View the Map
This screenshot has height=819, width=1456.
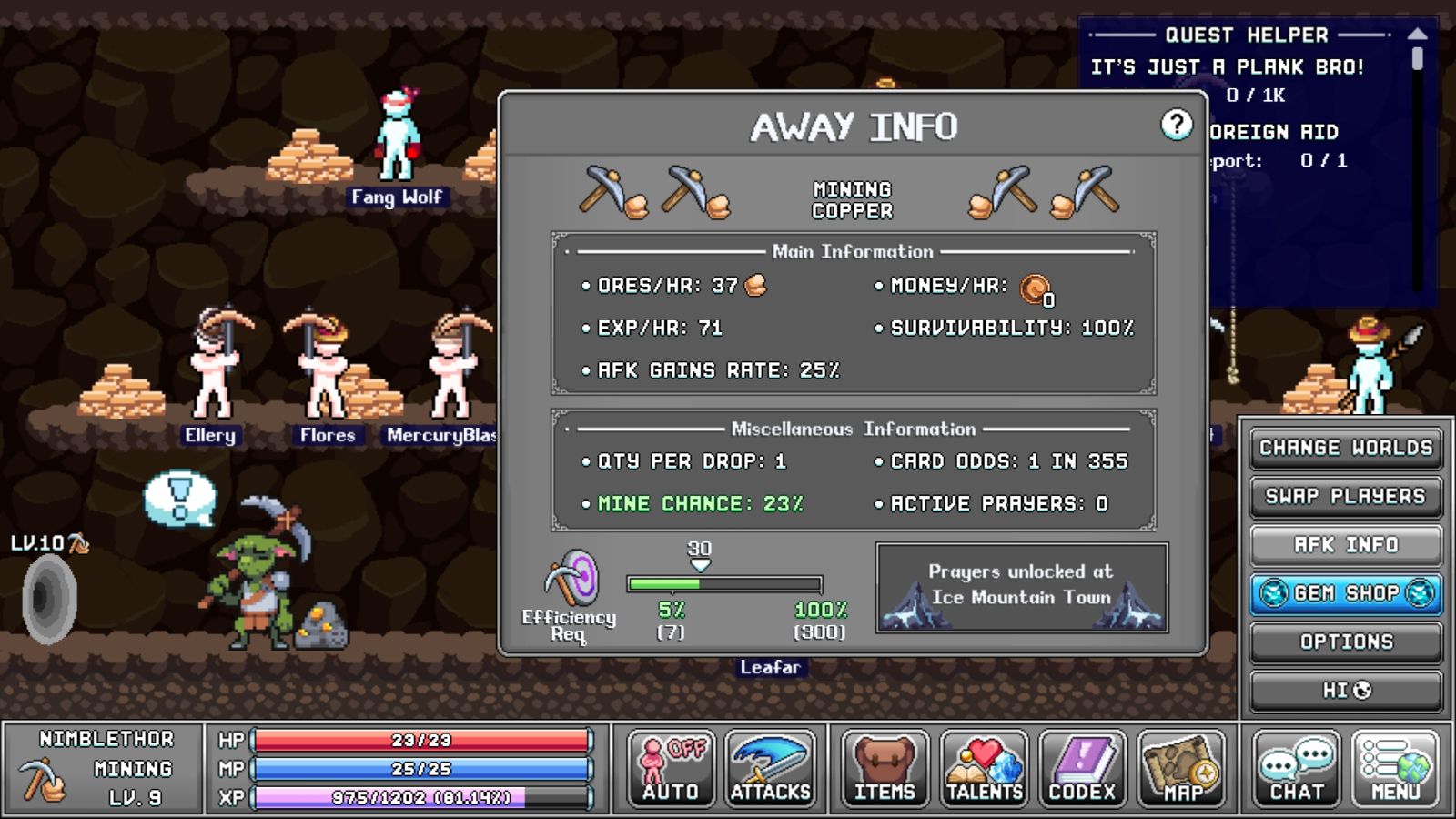(x=1182, y=770)
